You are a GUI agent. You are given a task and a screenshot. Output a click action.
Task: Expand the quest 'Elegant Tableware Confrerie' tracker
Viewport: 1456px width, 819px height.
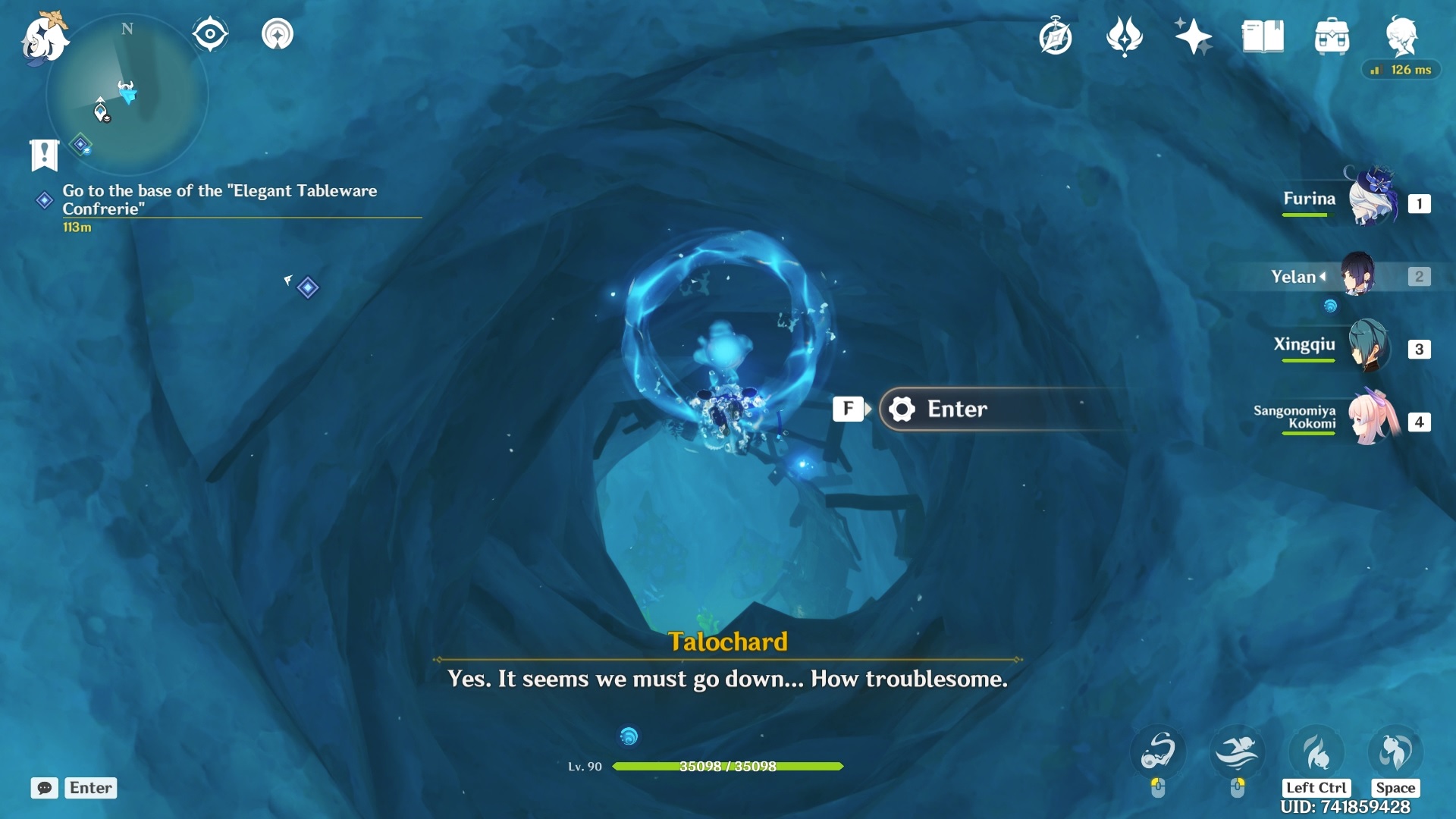coord(220,199)
